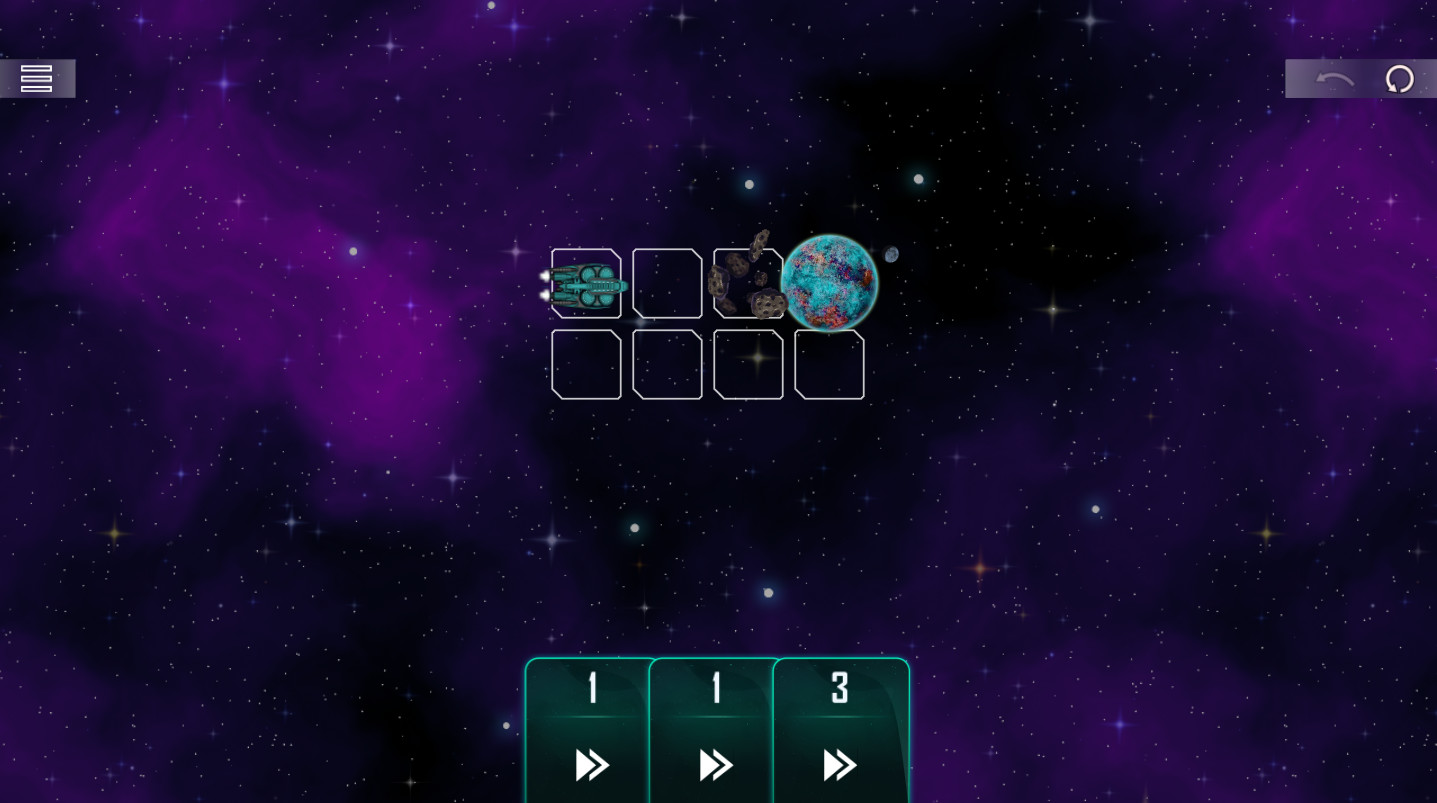Click the fast-forward icon on the leftmost card

[x=591, y=765]
